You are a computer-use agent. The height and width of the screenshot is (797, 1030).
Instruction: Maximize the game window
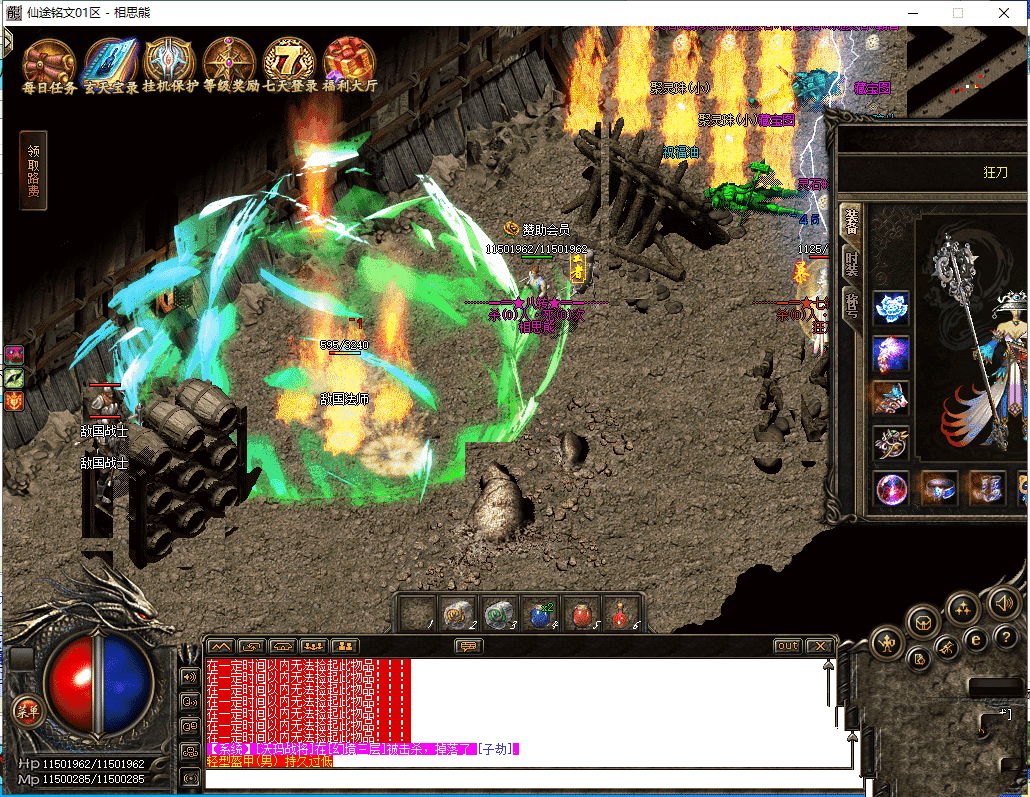pyautogui.click(x=957, y=13)
